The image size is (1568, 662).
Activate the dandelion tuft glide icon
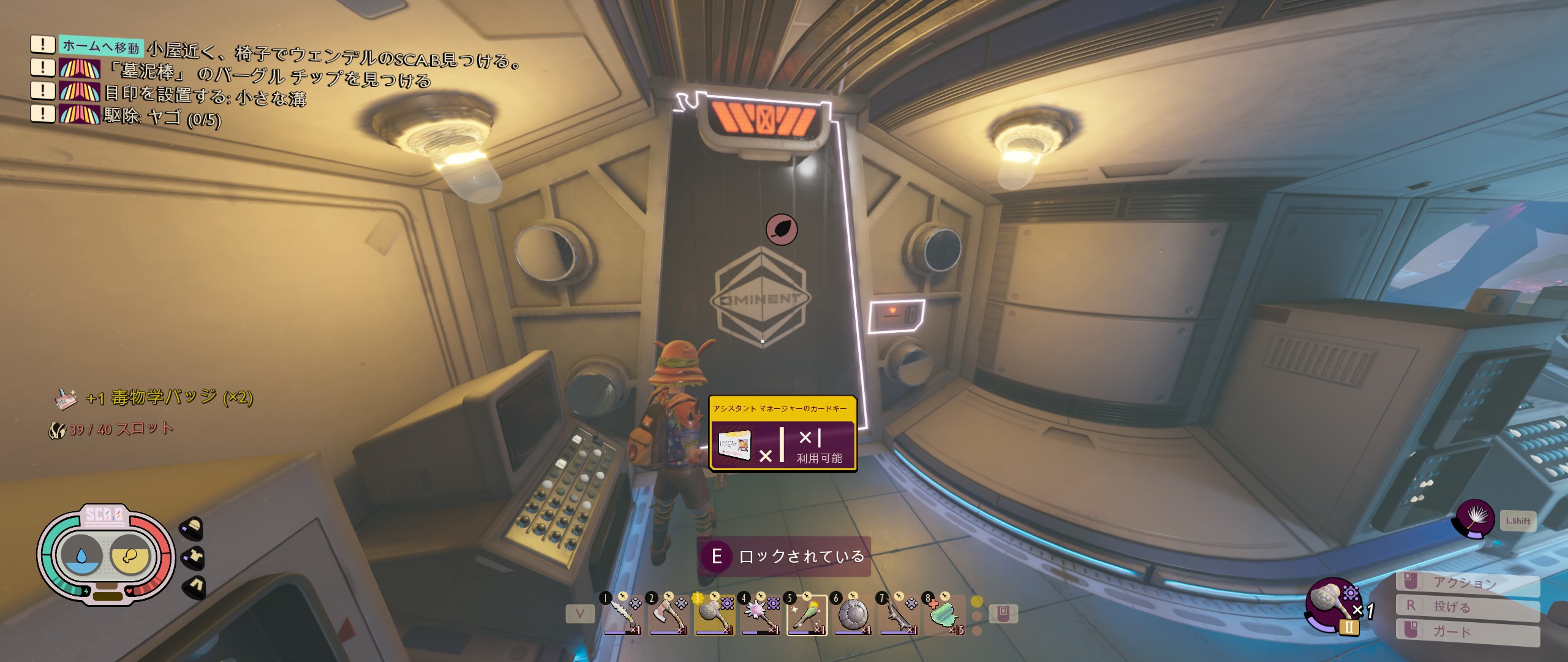pos(1475,519)
